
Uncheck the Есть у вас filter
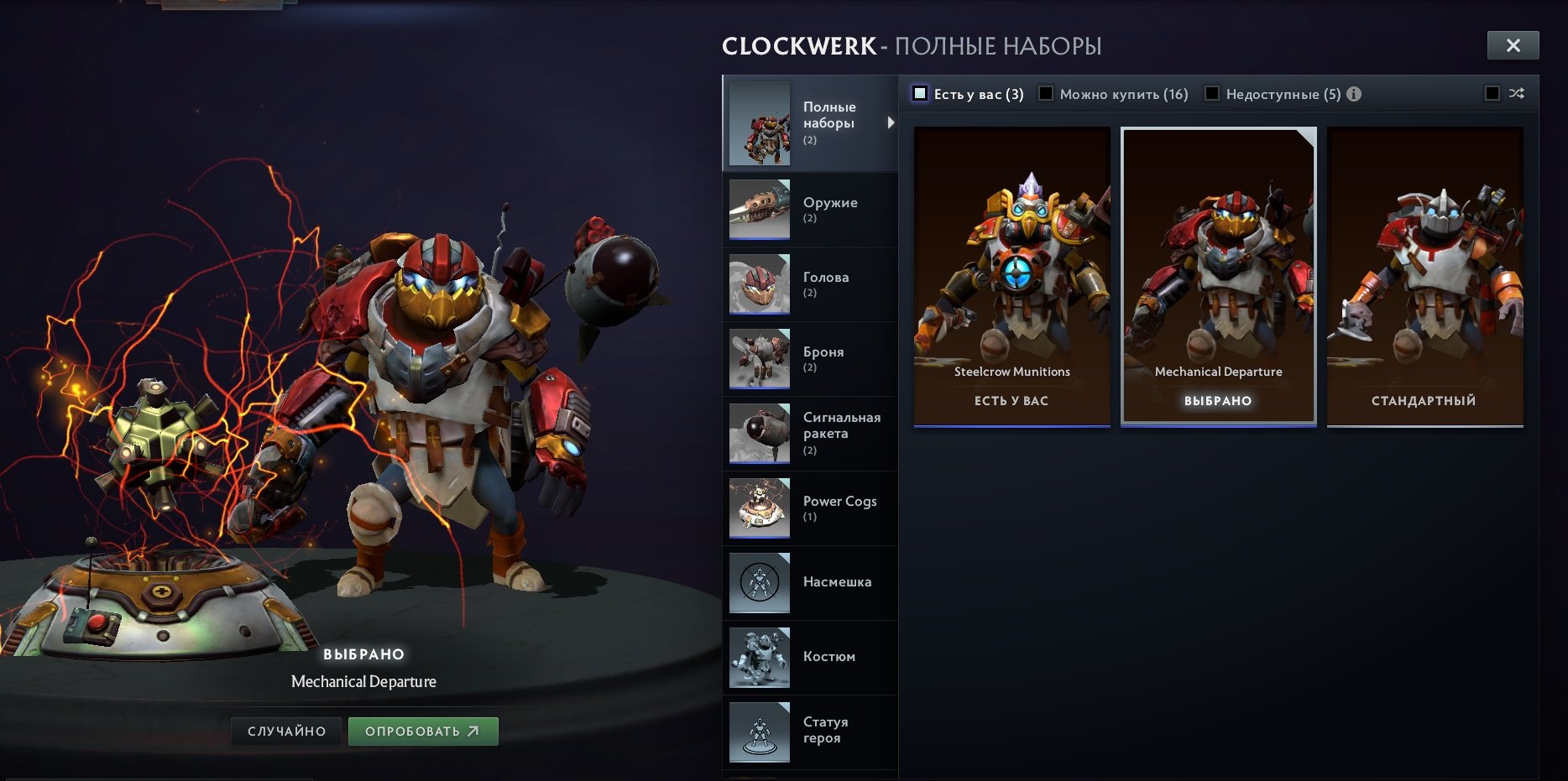921,94
